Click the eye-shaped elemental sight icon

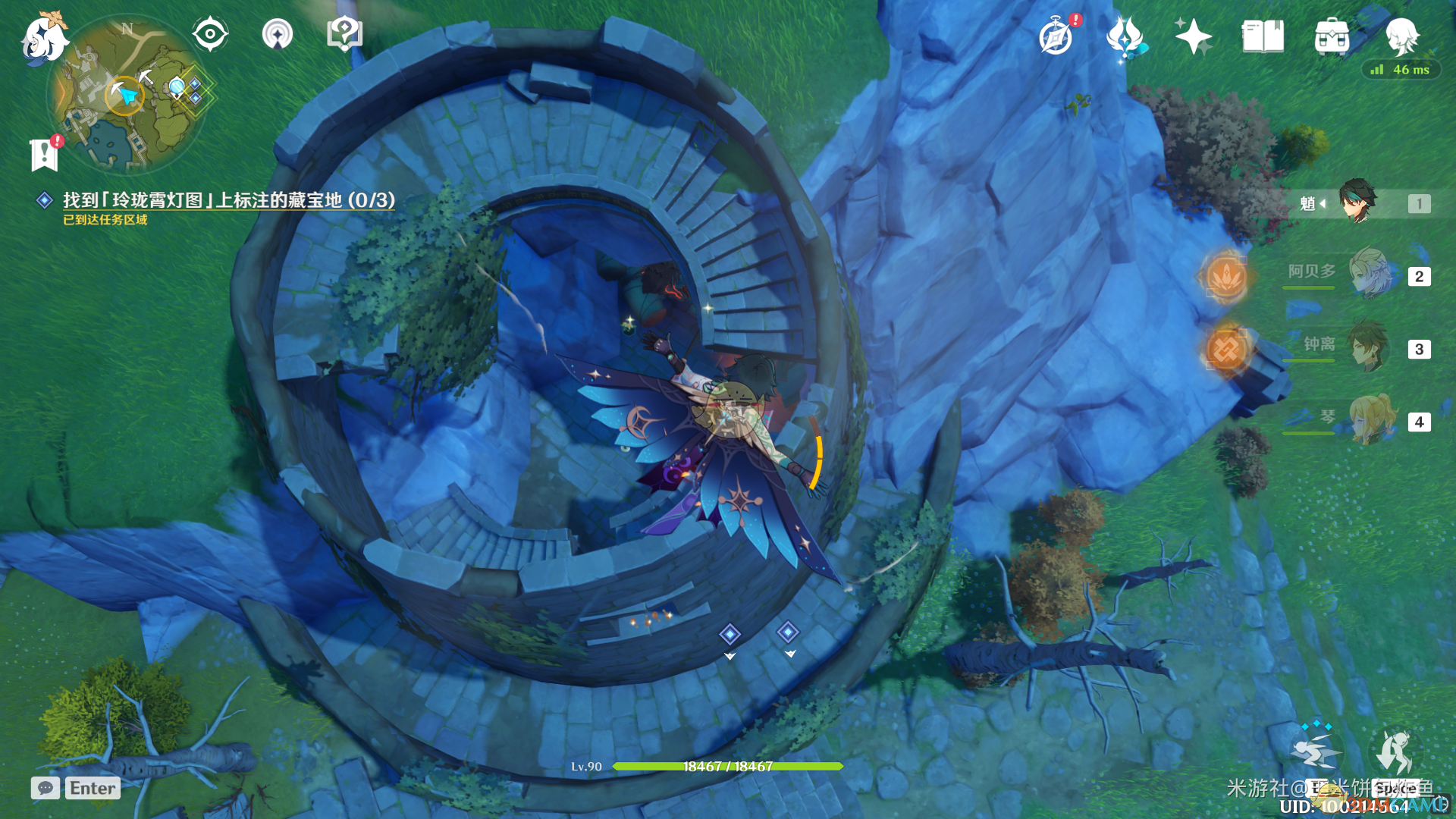(x=210, y=34)
